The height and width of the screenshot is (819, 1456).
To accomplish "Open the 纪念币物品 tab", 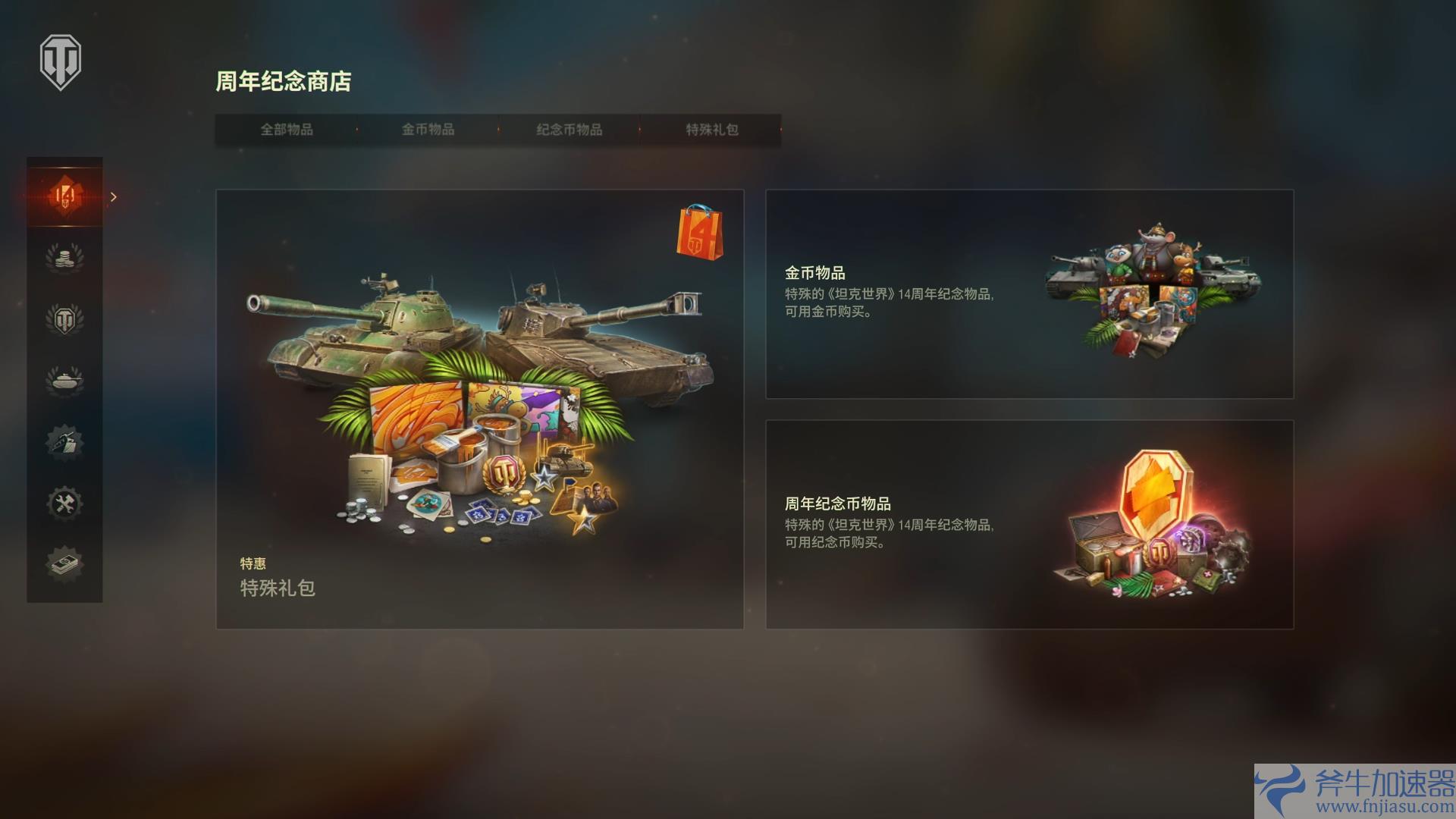I will [x=570, y=130].
